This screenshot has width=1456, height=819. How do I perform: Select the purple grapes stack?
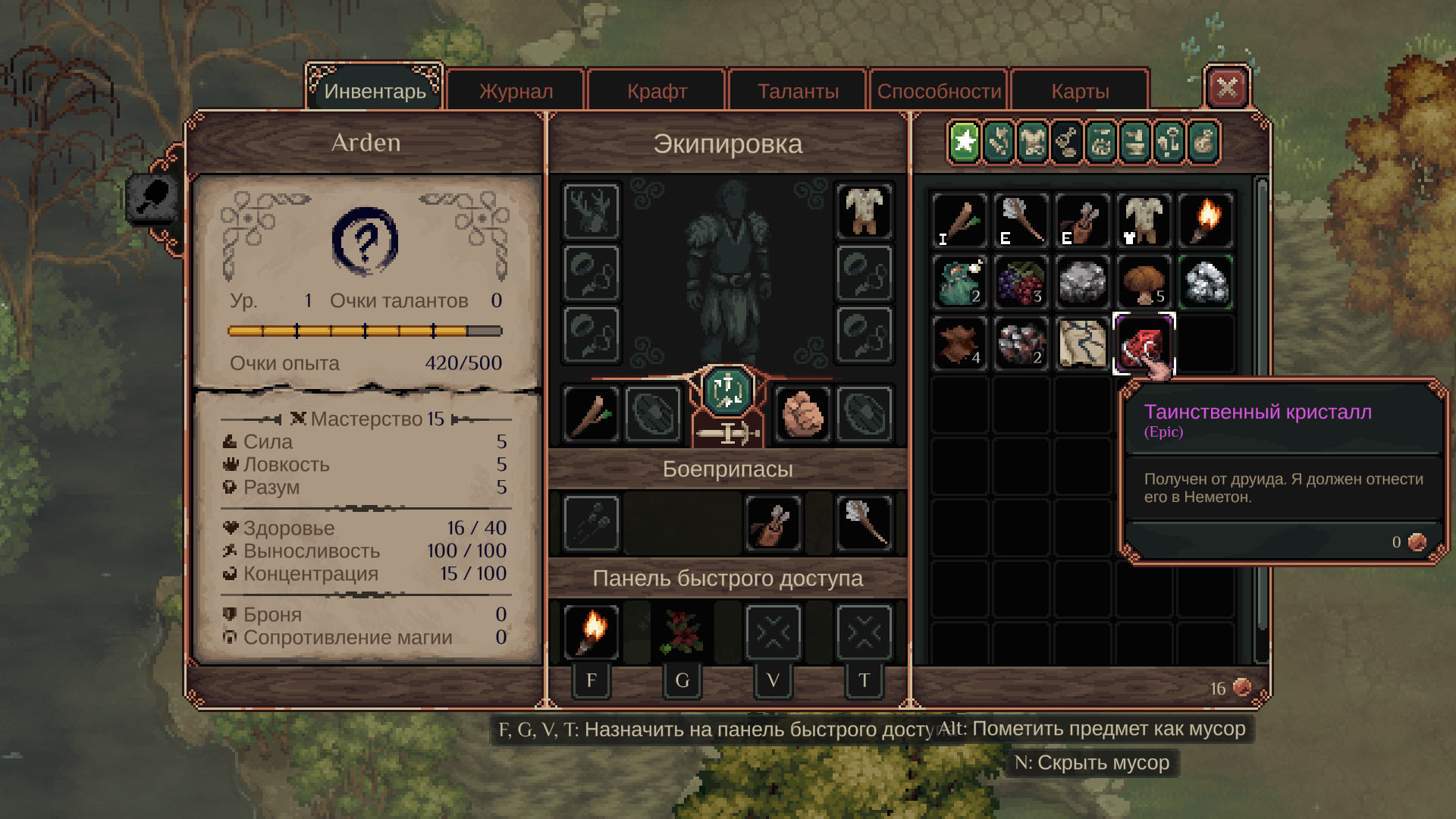[x=1021, y=282]
